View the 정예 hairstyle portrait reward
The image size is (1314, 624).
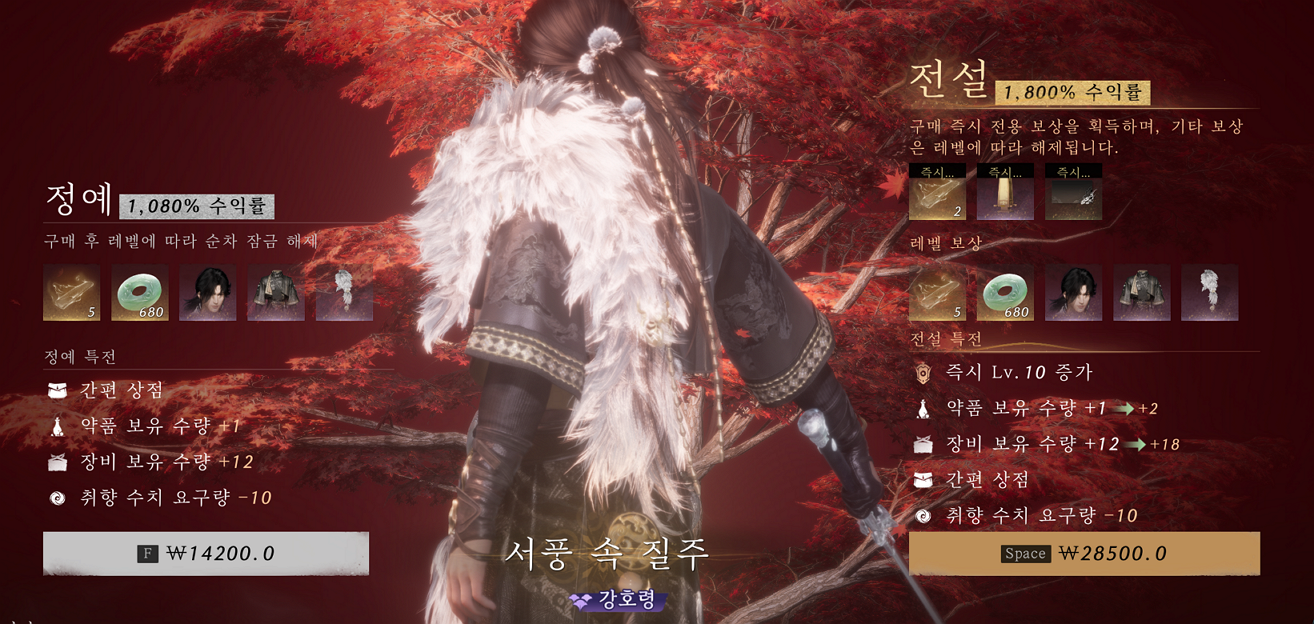[x=208, y=293]
